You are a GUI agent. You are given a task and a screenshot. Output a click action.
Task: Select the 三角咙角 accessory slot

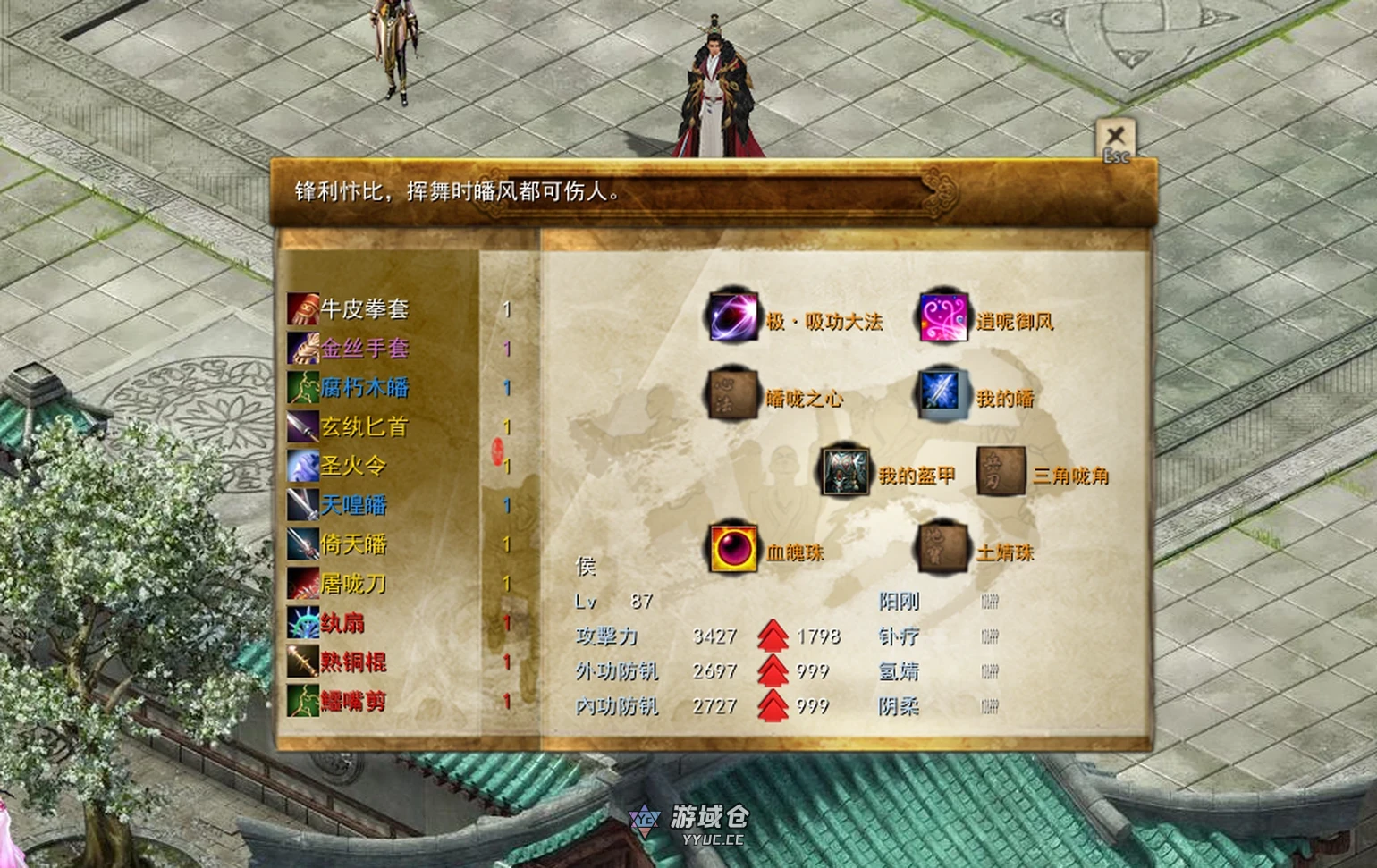click(1001, 471)
